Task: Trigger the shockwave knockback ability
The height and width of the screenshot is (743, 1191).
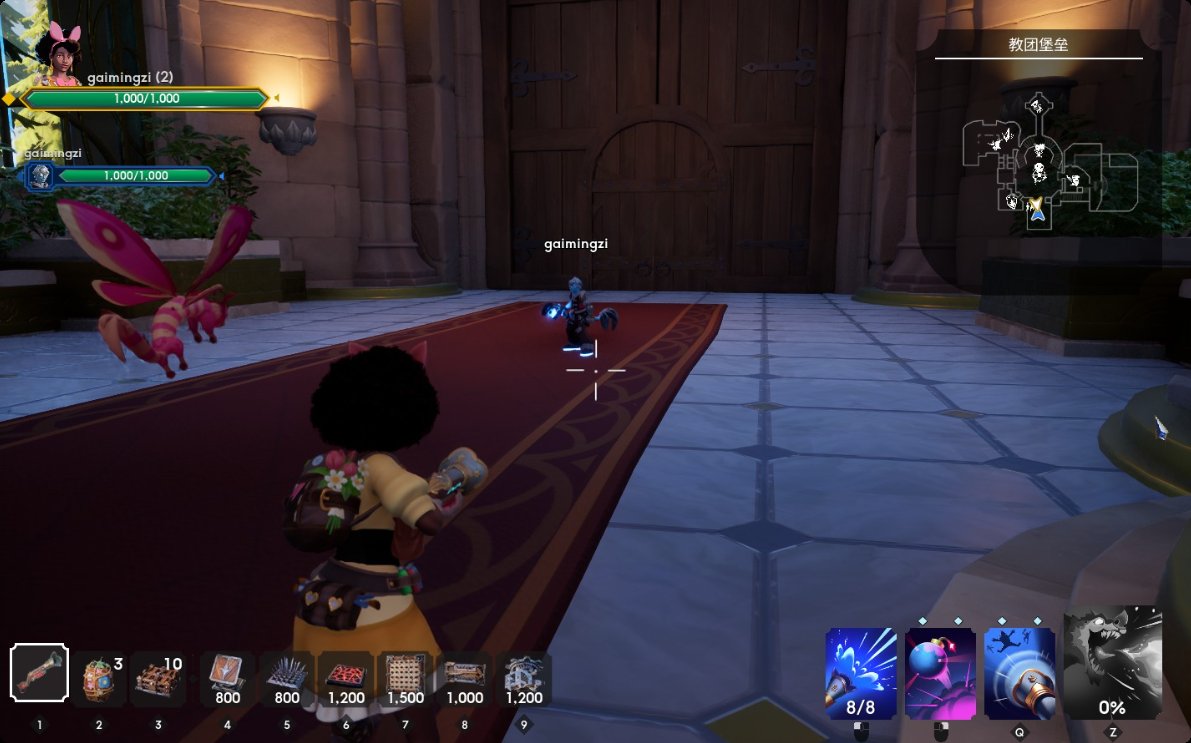Action: (x=1020, y=673)
